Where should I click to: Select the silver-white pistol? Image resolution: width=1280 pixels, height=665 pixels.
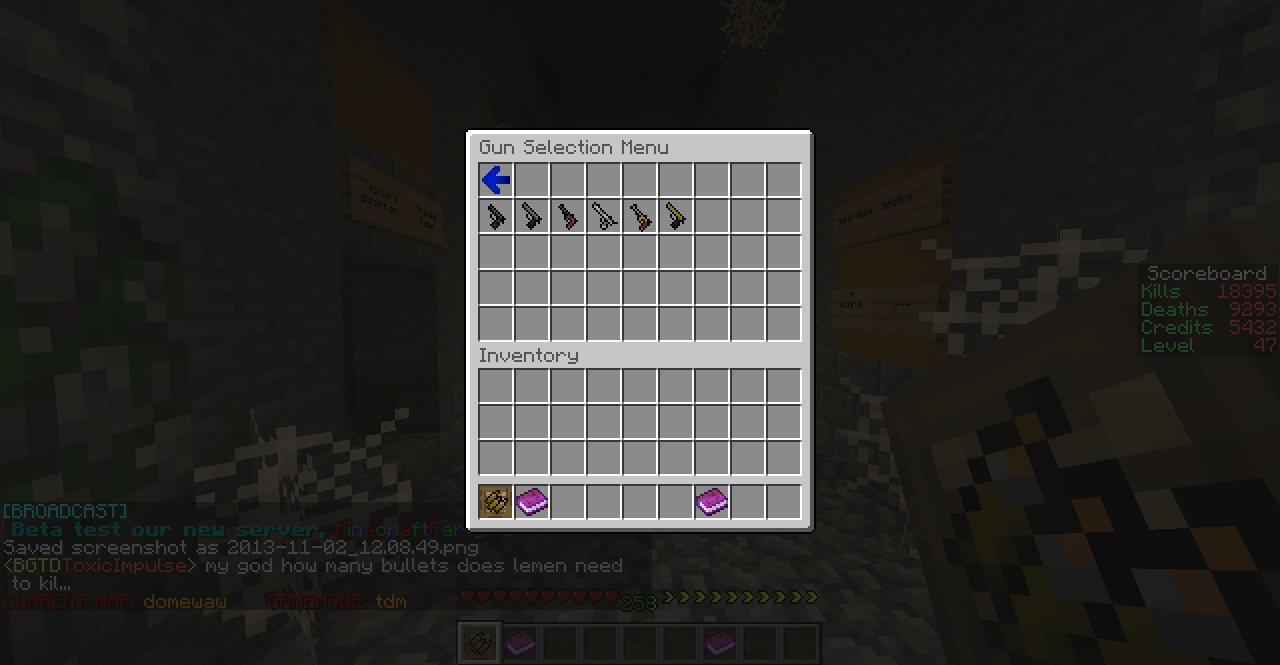(x=604, y=216)
